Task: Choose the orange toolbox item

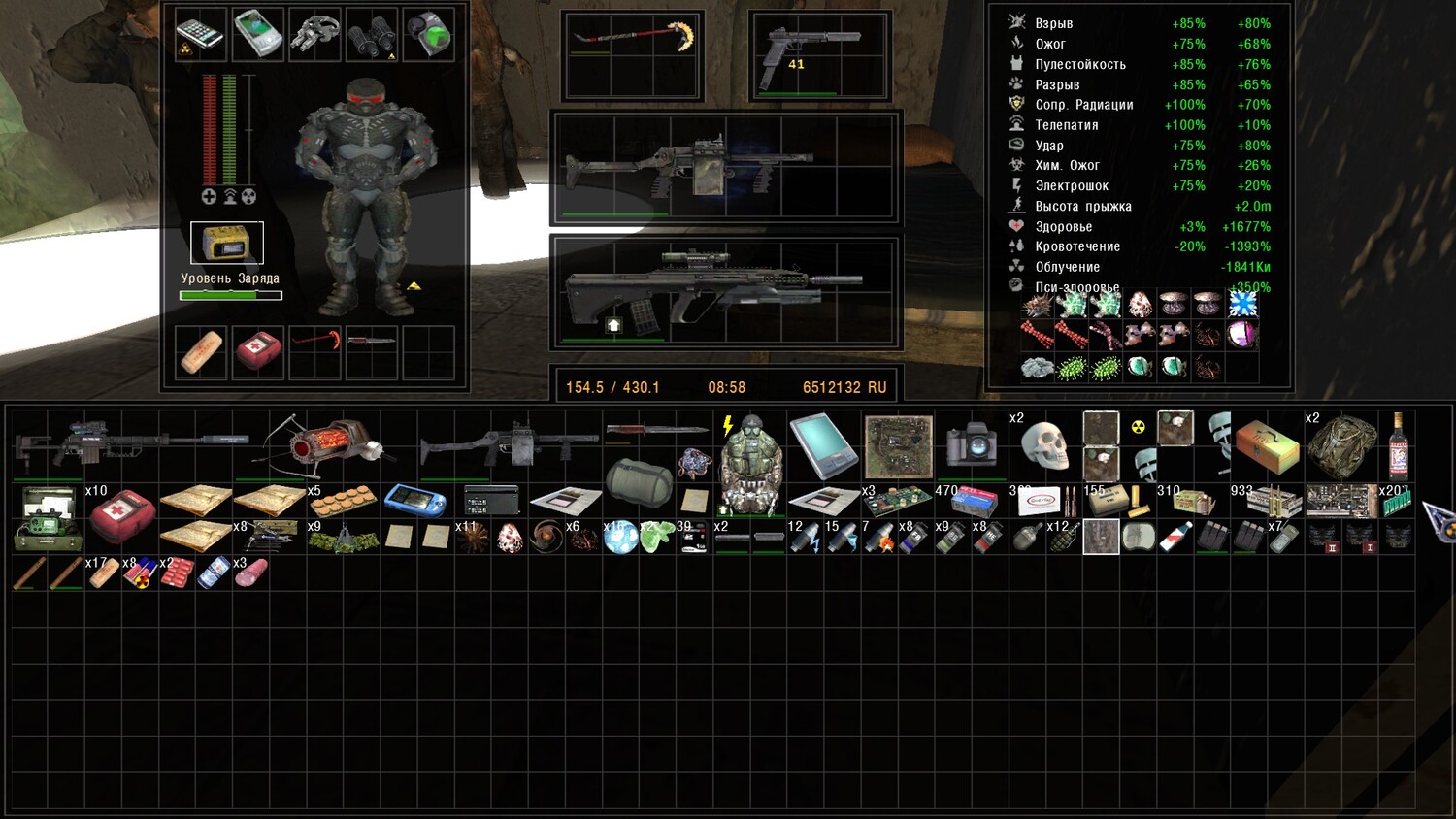Action: coord(1267,445)
